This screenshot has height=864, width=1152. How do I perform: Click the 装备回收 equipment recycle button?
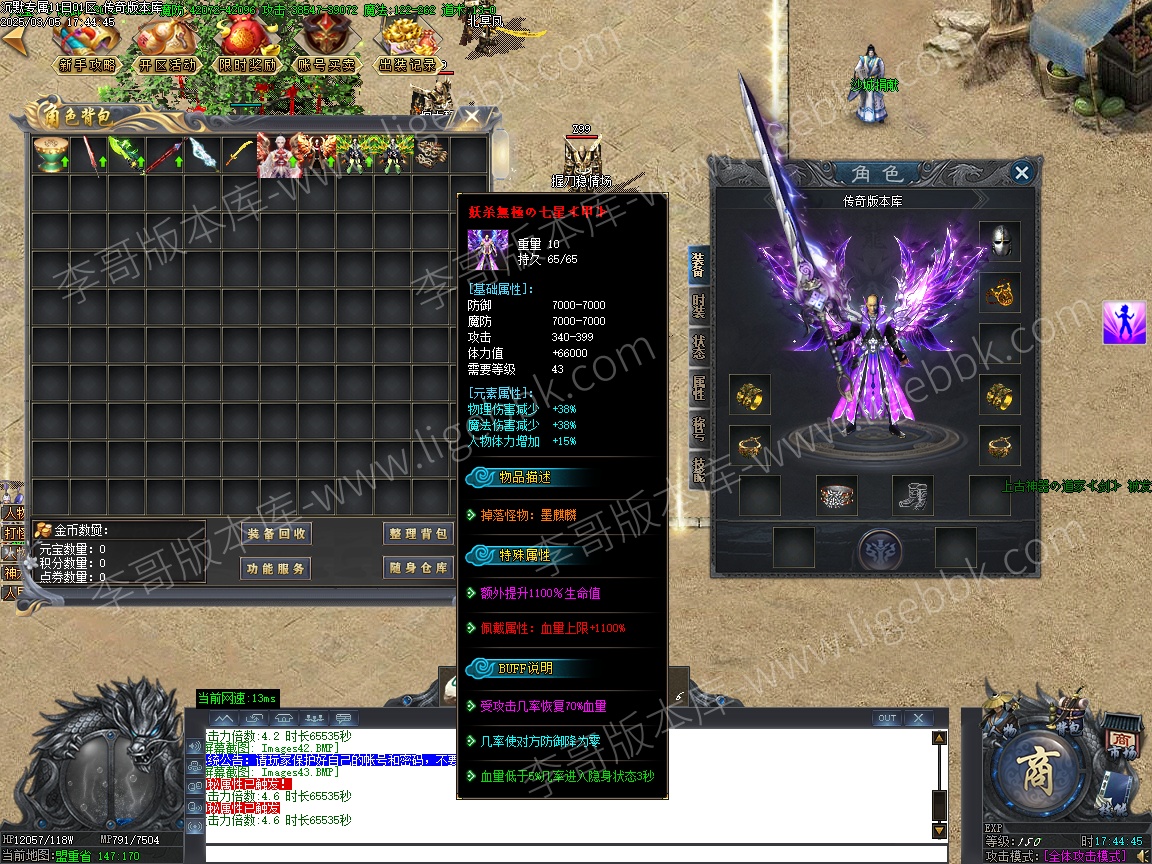tap(277, 534)
